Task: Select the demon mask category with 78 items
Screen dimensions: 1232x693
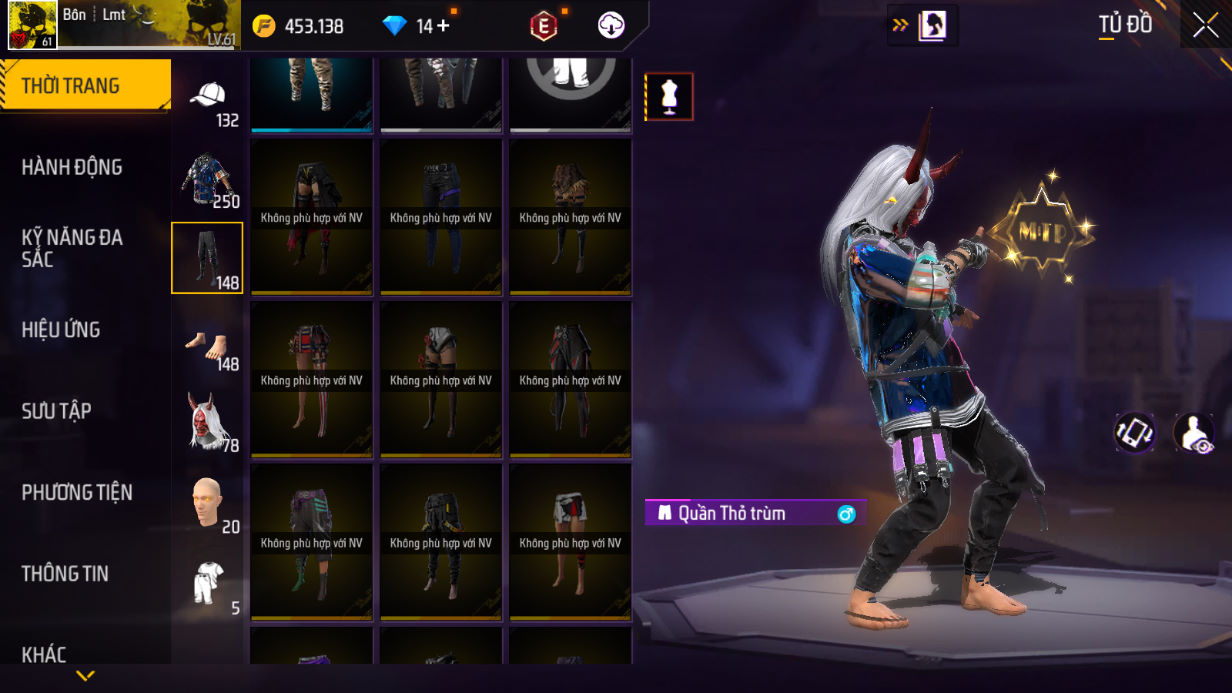Action: point(207,422)
